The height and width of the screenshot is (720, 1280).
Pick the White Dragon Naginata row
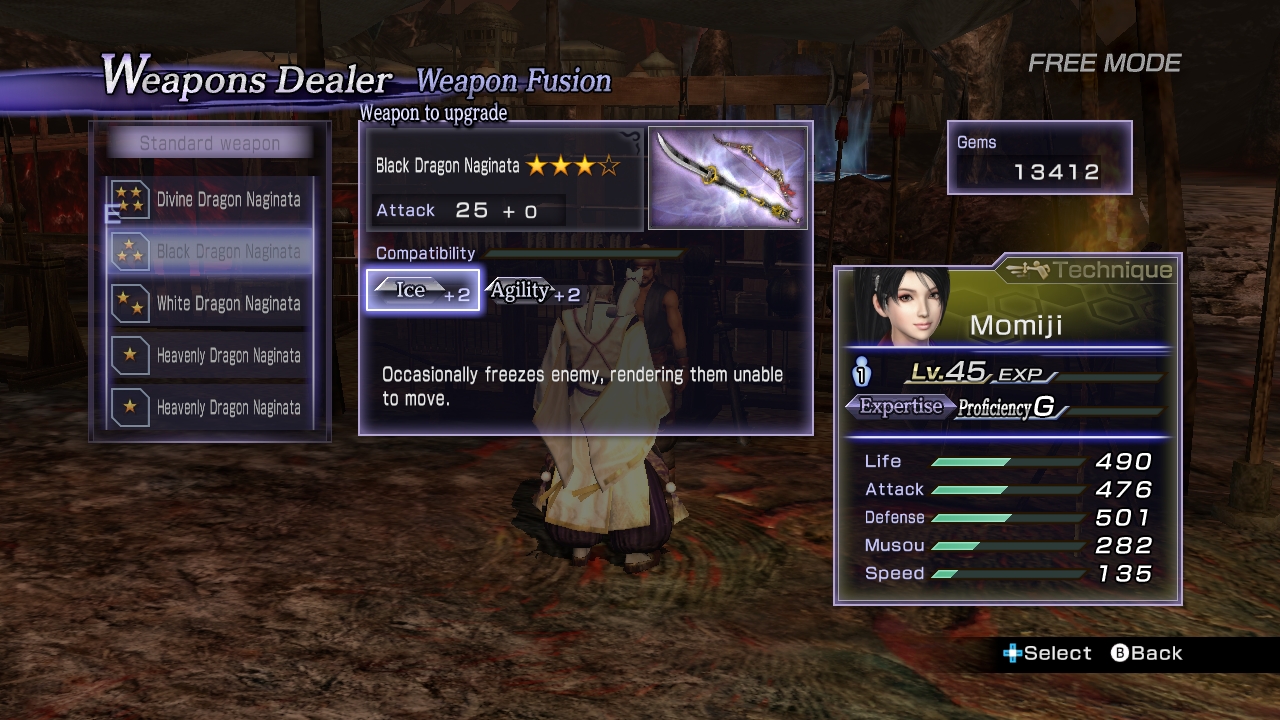210,304
